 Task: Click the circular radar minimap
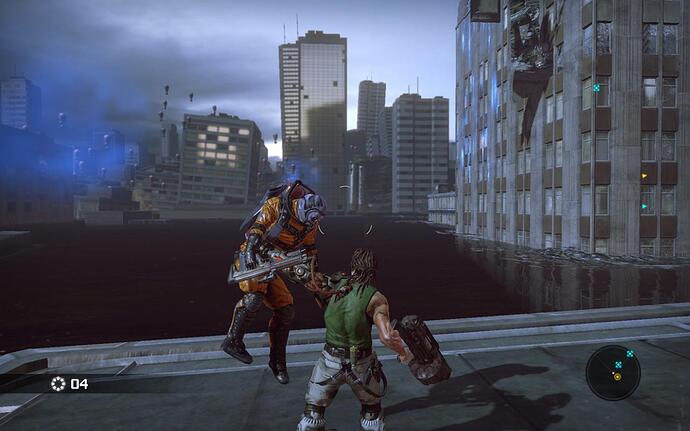coord(613,372)
